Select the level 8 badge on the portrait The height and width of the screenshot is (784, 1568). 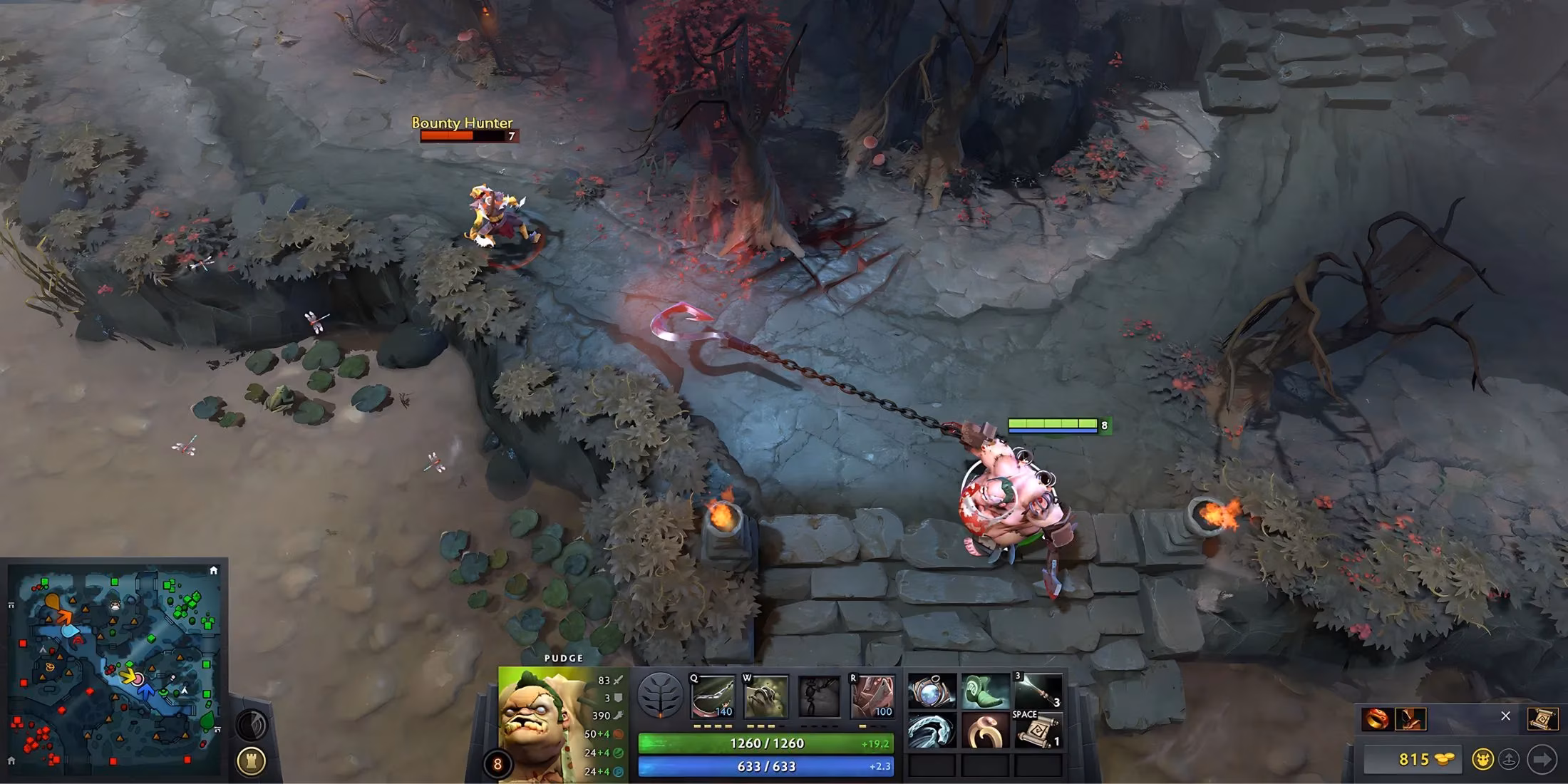coord(498,763)
